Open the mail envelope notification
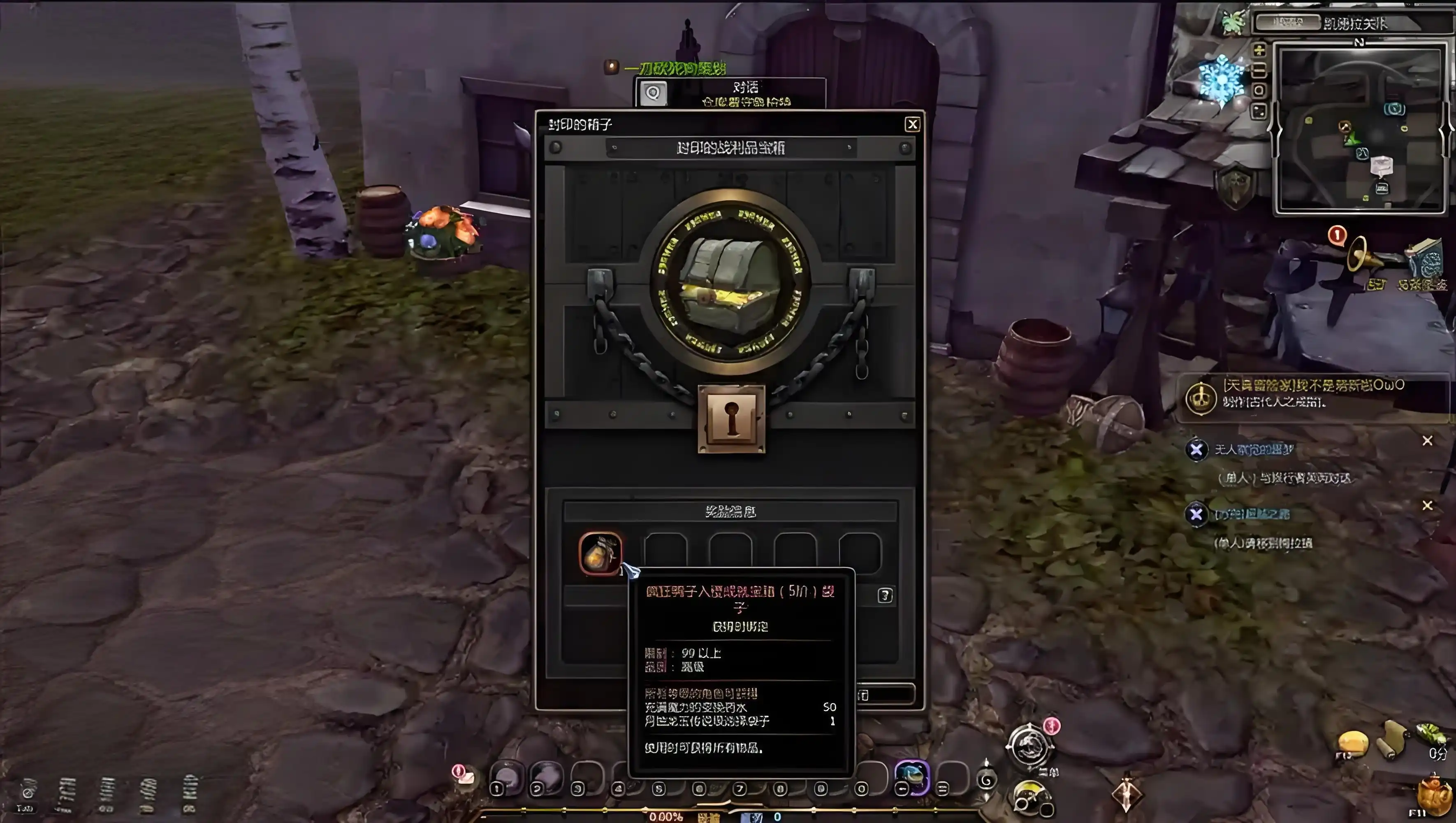The width and height of the screenshot is (1456, 823). (x=464, y=776)
